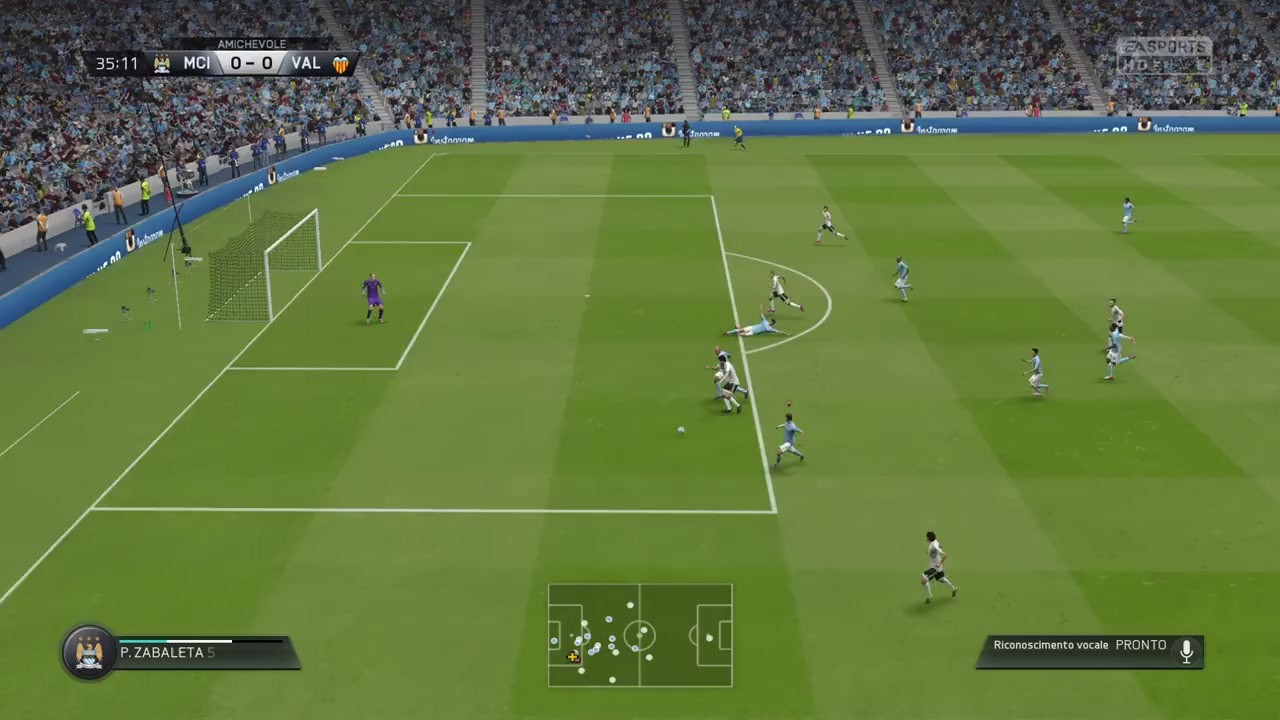Click the Manchester City crest badge
This screenshot has height=720, width=1280.
[89, 652]
